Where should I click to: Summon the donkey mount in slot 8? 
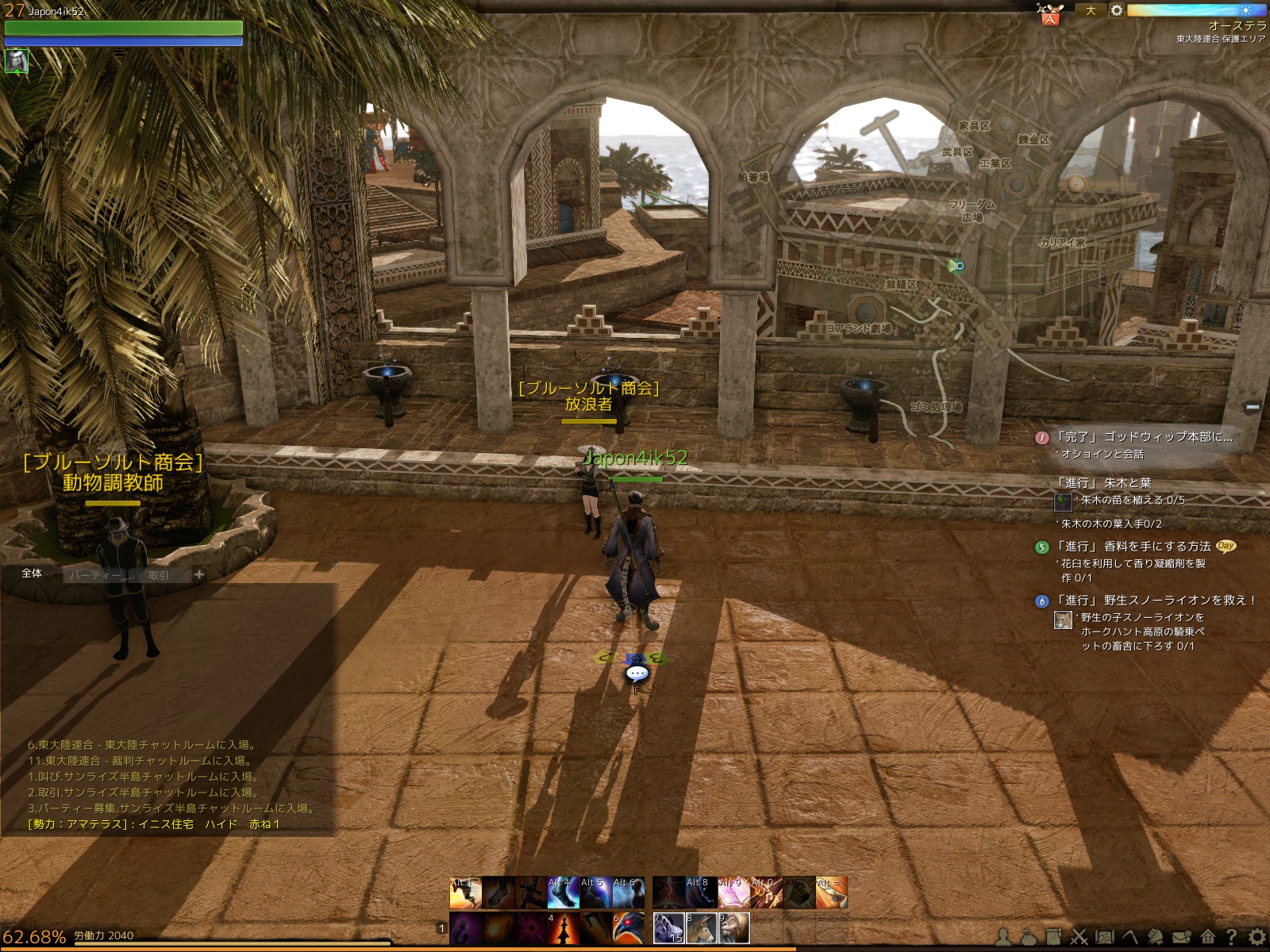pos(701,928)
